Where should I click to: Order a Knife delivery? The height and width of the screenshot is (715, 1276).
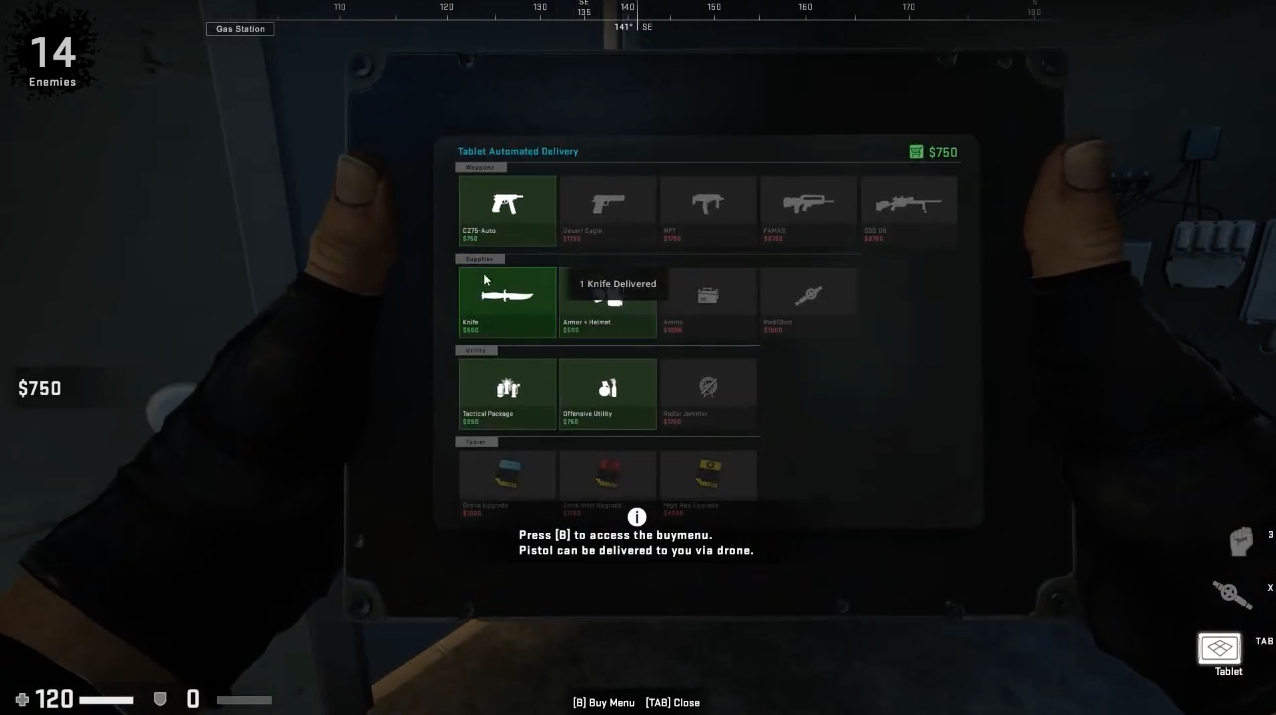point(507,301)
